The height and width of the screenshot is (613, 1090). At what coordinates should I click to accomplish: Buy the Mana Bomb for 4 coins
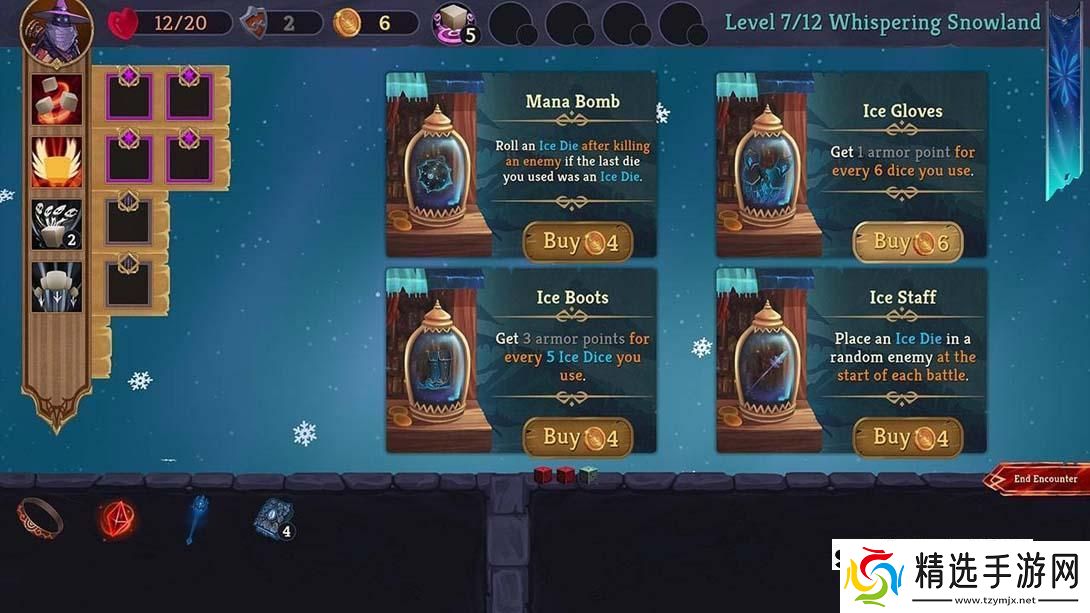coord(578,241)
